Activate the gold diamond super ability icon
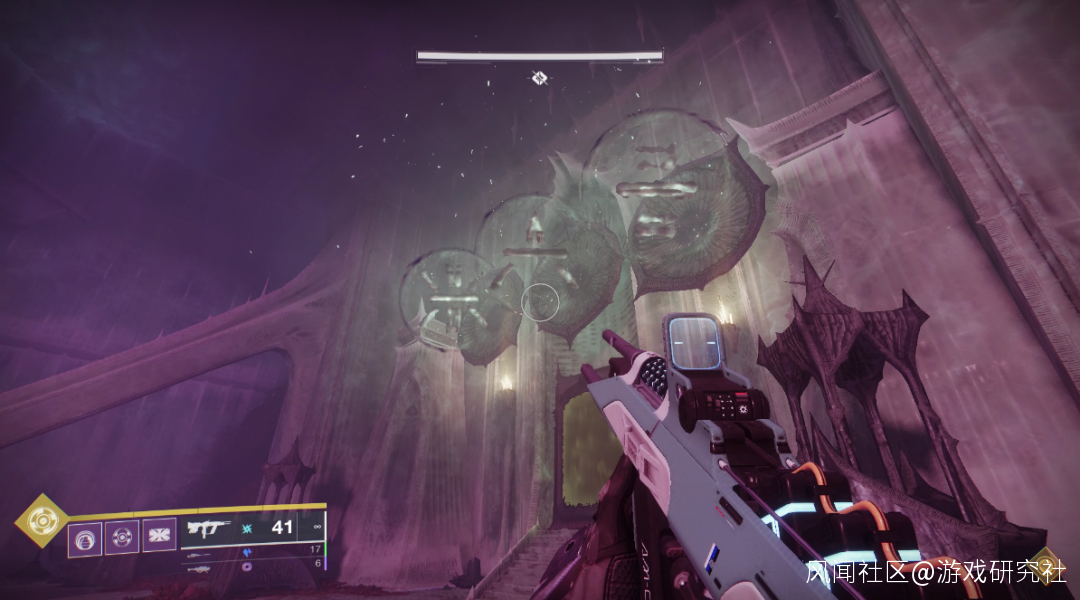 pos(41,521)
